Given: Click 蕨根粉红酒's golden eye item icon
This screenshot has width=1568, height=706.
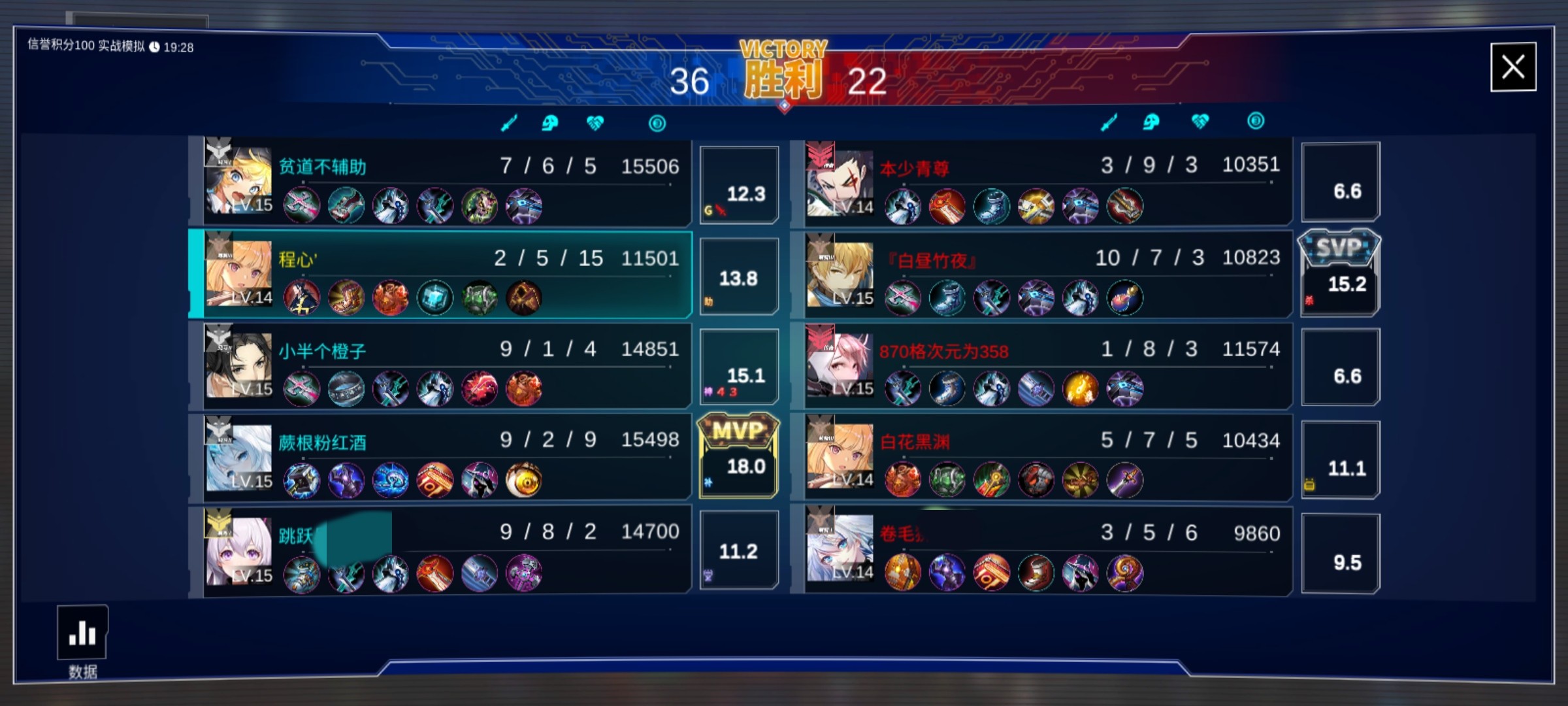Looking at the screenshot, I should coord(523,481).
